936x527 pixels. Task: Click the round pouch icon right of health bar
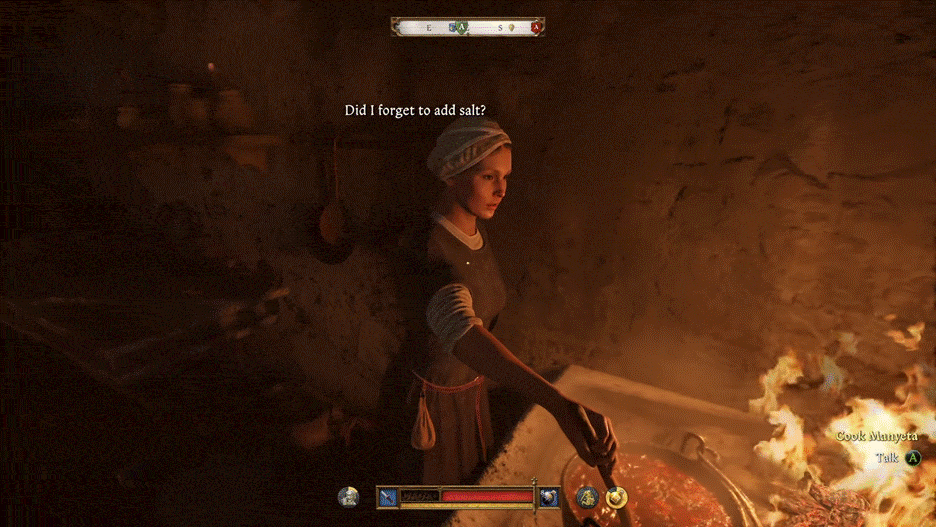point(549,496)
